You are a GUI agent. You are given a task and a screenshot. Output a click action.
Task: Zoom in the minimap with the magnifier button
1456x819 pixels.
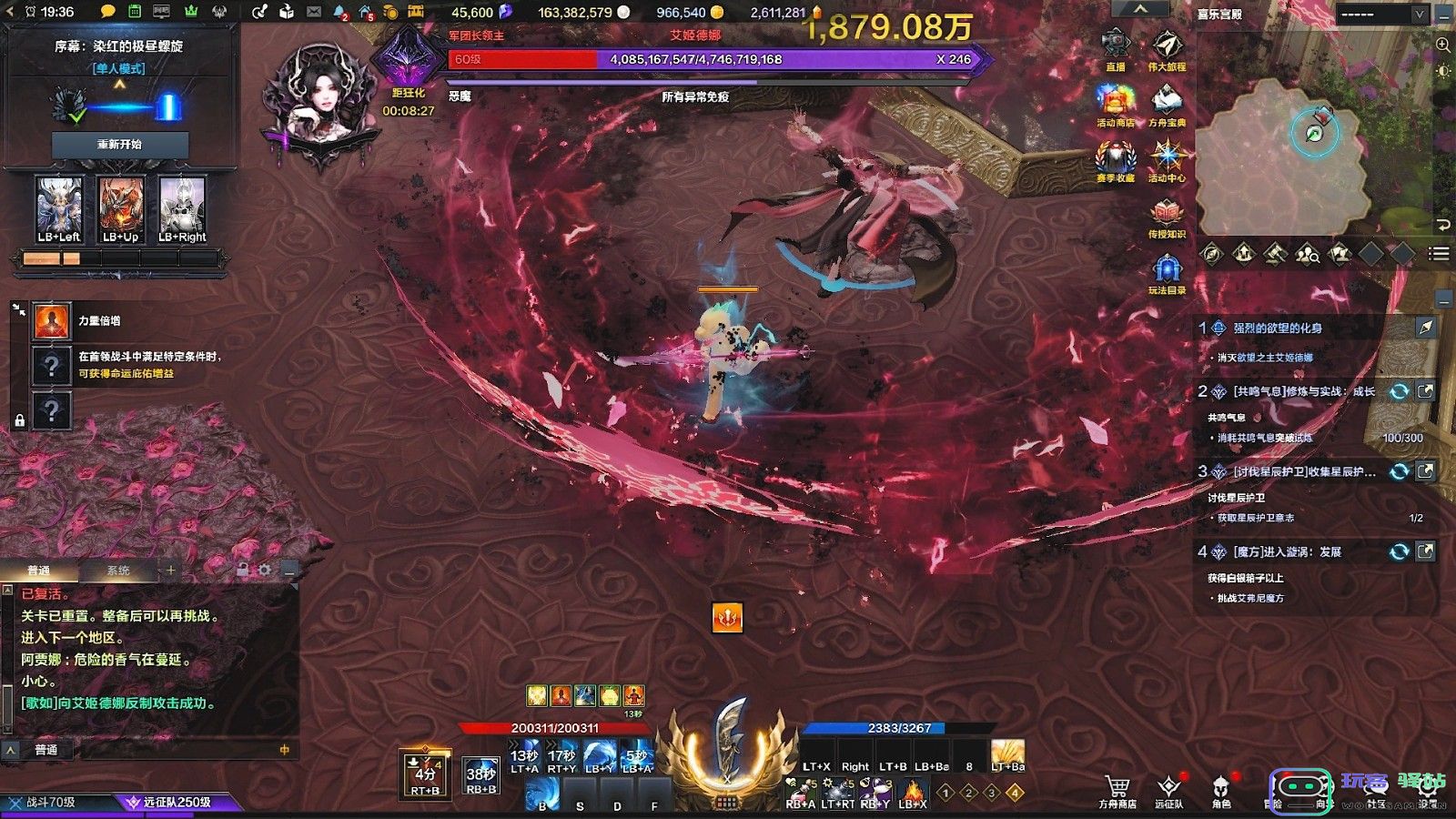coord(1442,45)
